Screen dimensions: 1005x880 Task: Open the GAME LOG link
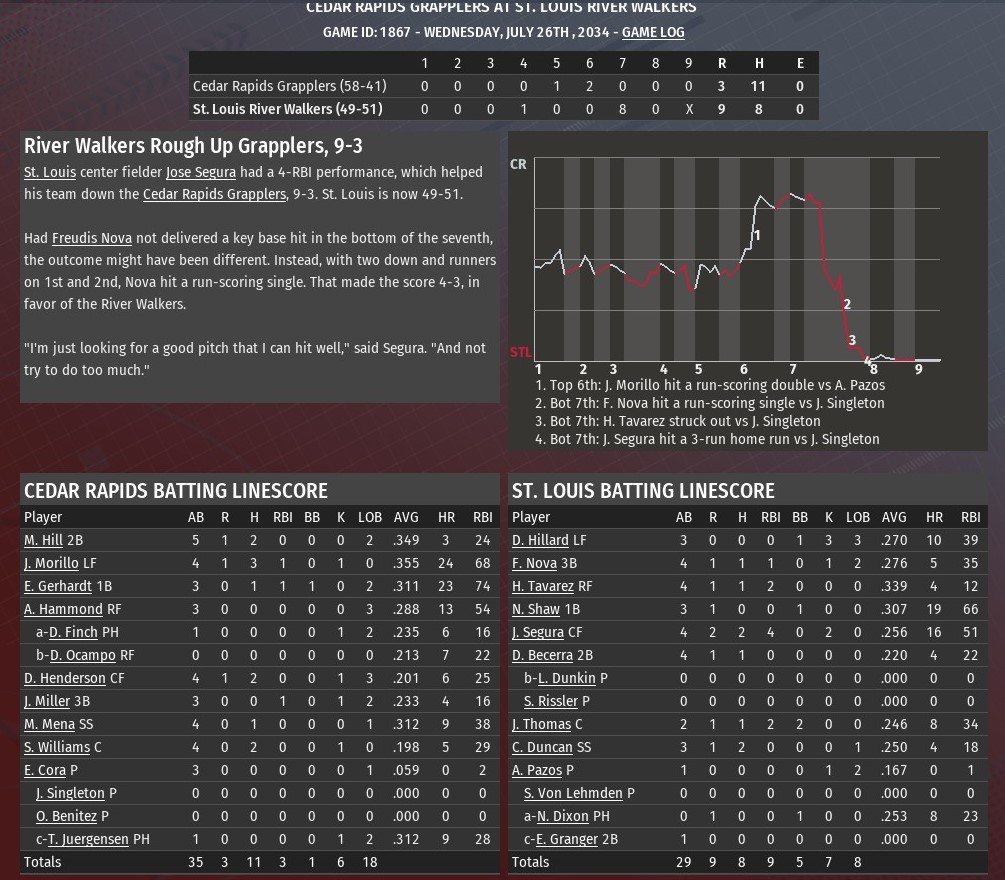653,32
